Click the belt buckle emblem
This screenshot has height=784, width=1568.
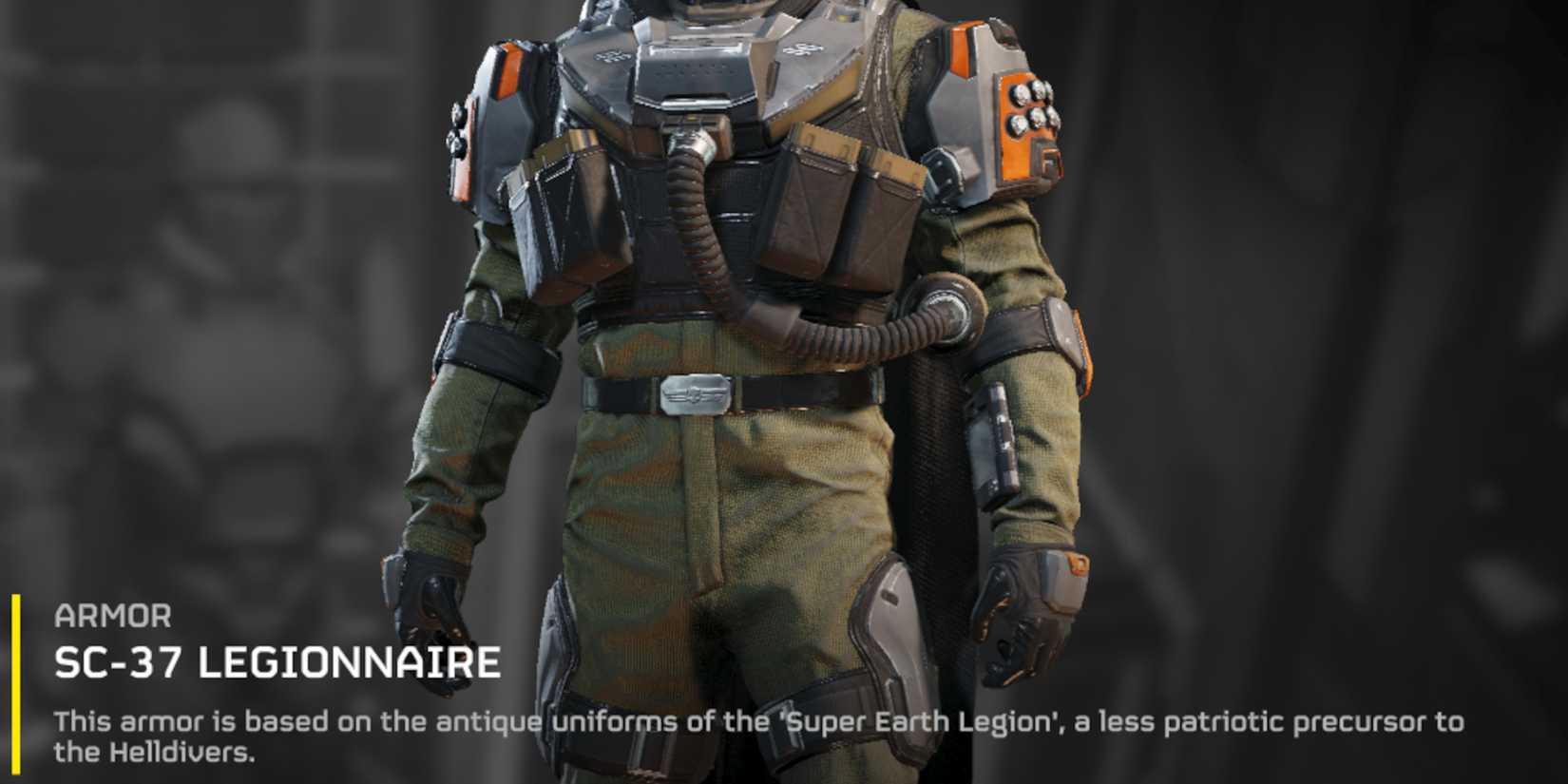point(694,395)
